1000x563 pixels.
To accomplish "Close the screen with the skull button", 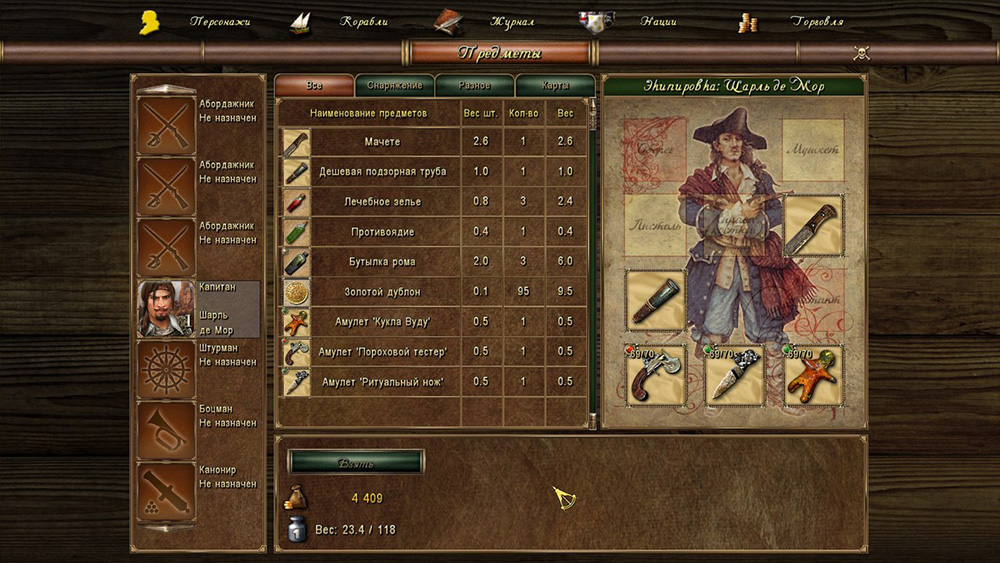I will point(861,53).
